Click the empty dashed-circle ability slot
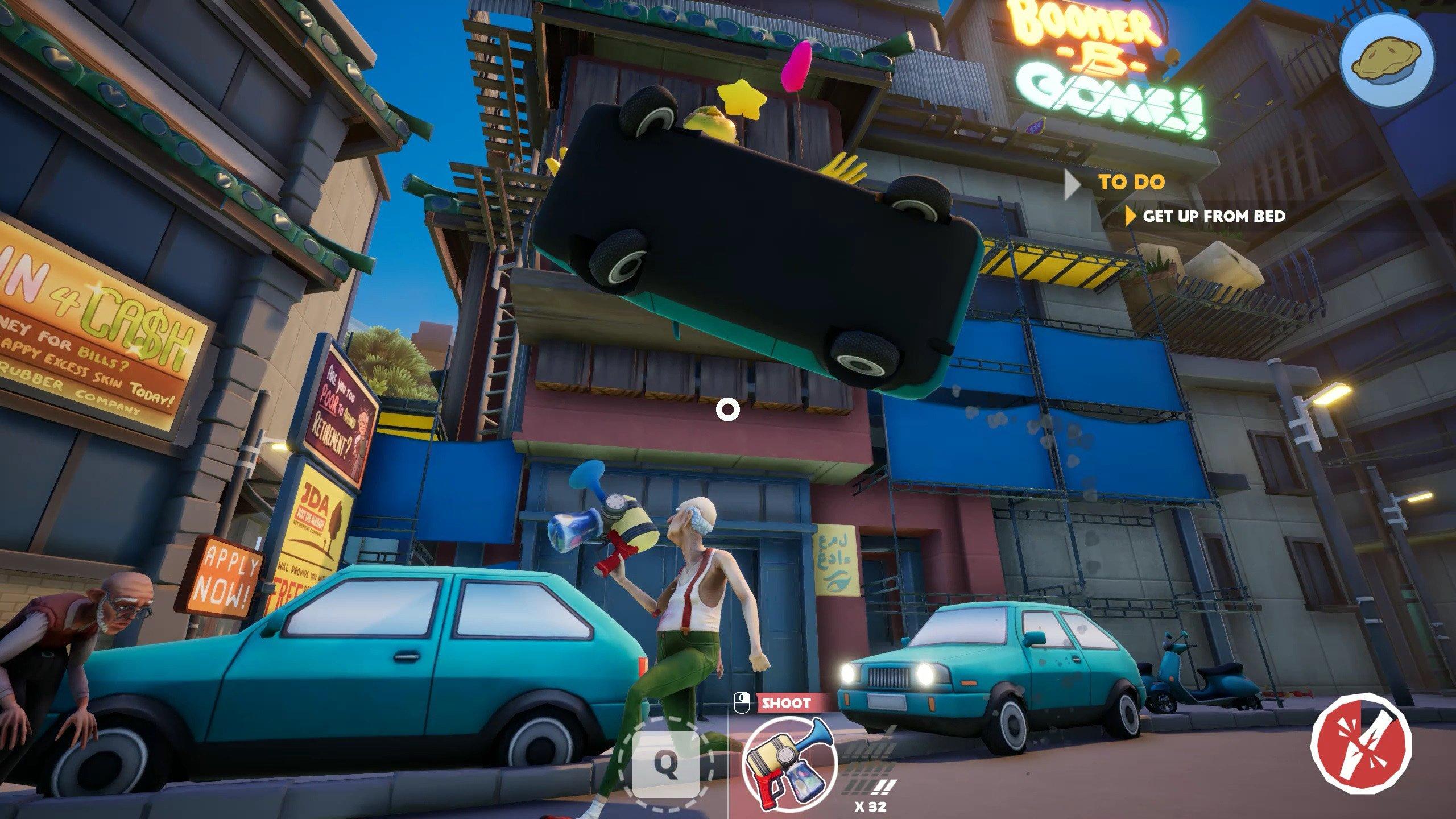The image size is (1456, 819). [x=666, y=765]
